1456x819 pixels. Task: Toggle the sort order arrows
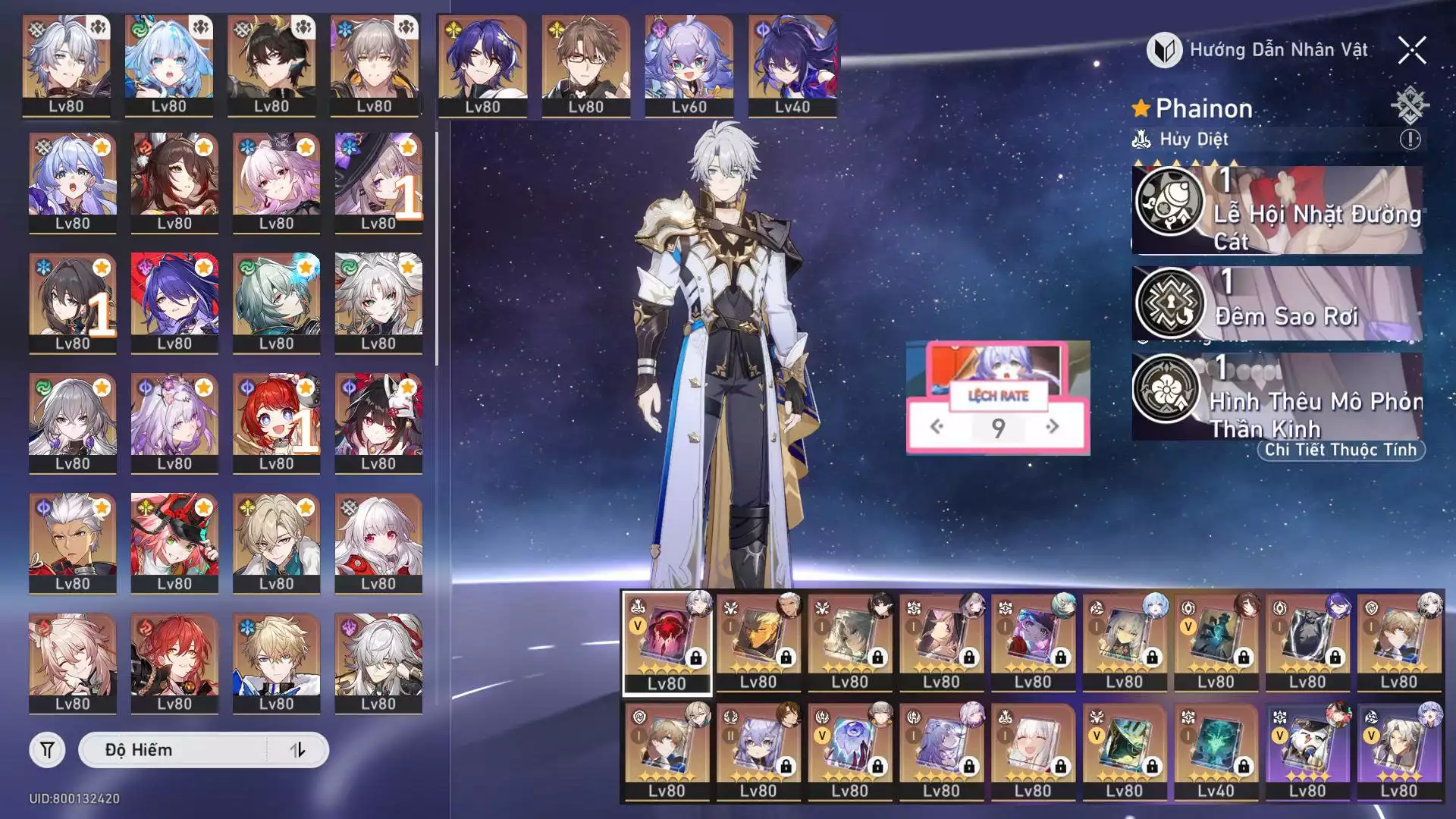click(297, 750)
